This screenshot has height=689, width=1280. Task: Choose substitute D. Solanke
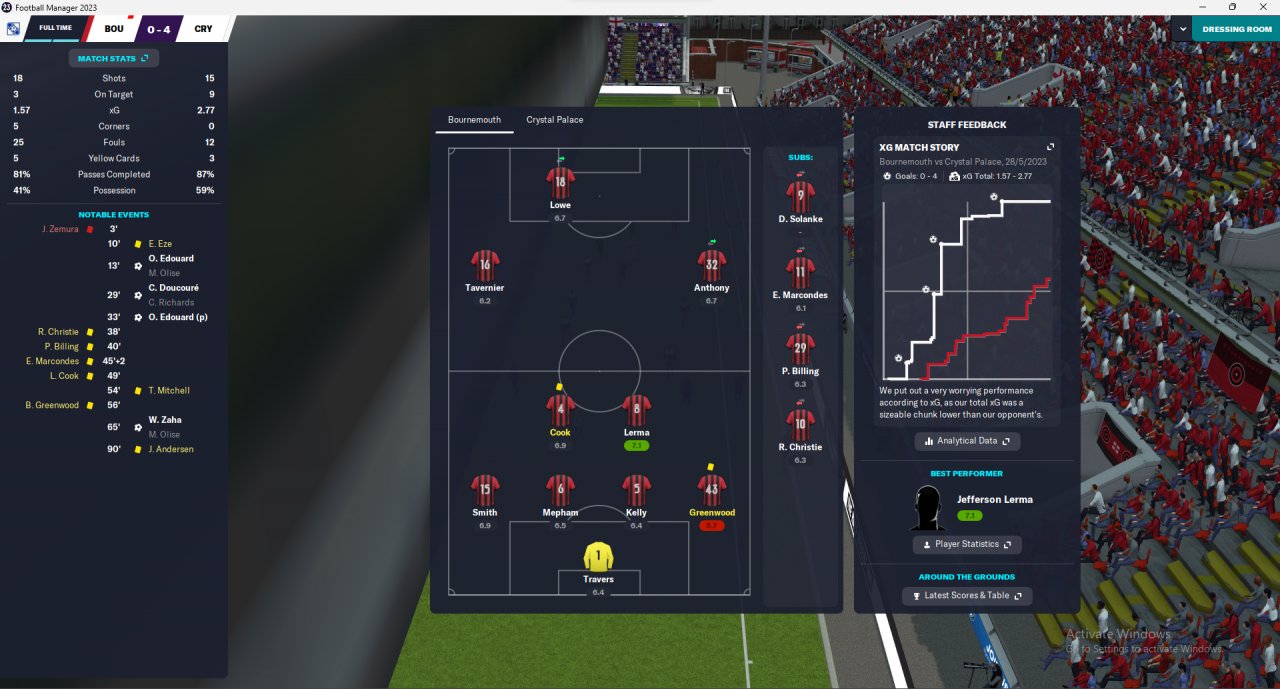[800, 194]
